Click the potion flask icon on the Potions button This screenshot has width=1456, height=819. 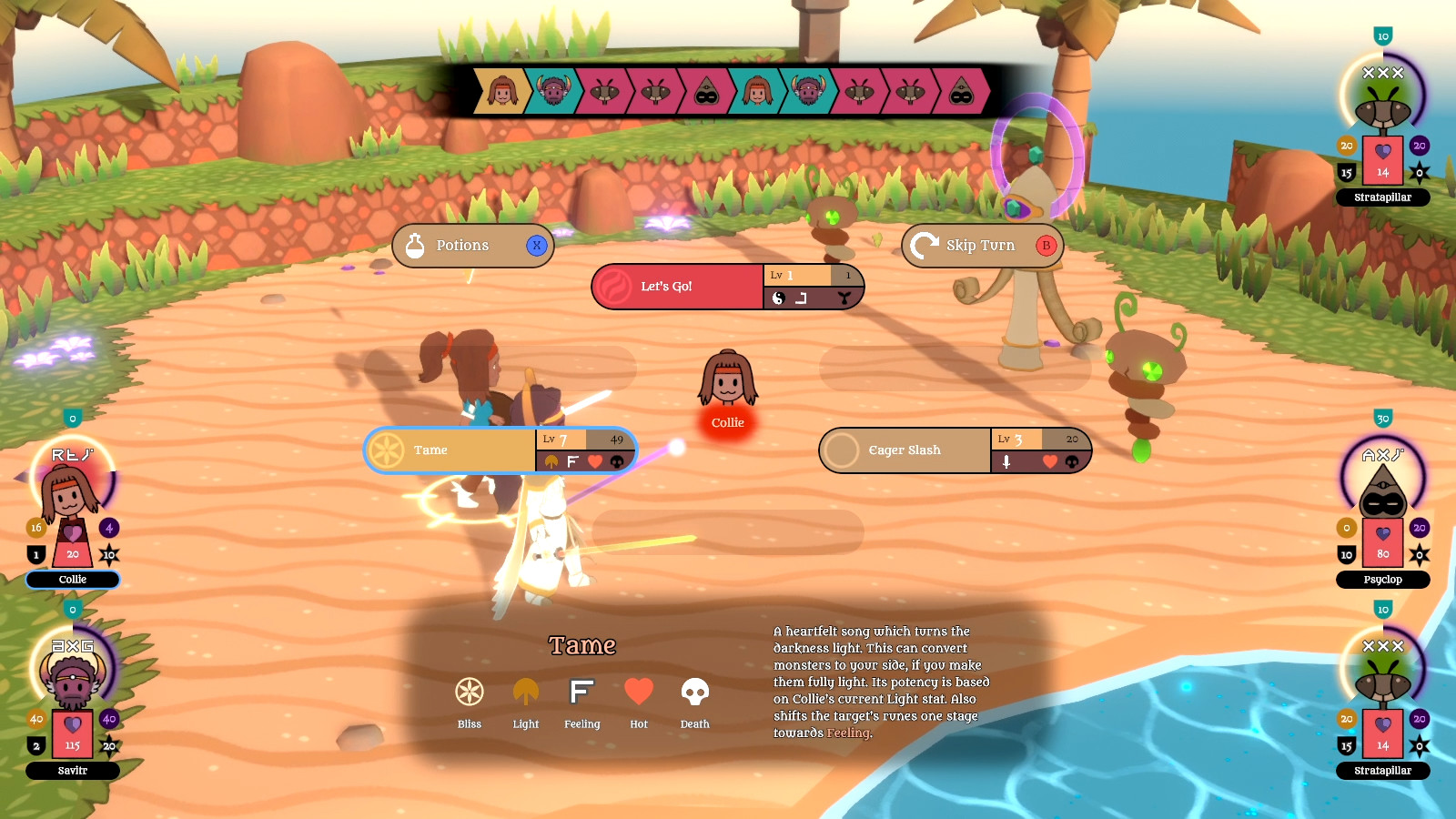[416, 245]
